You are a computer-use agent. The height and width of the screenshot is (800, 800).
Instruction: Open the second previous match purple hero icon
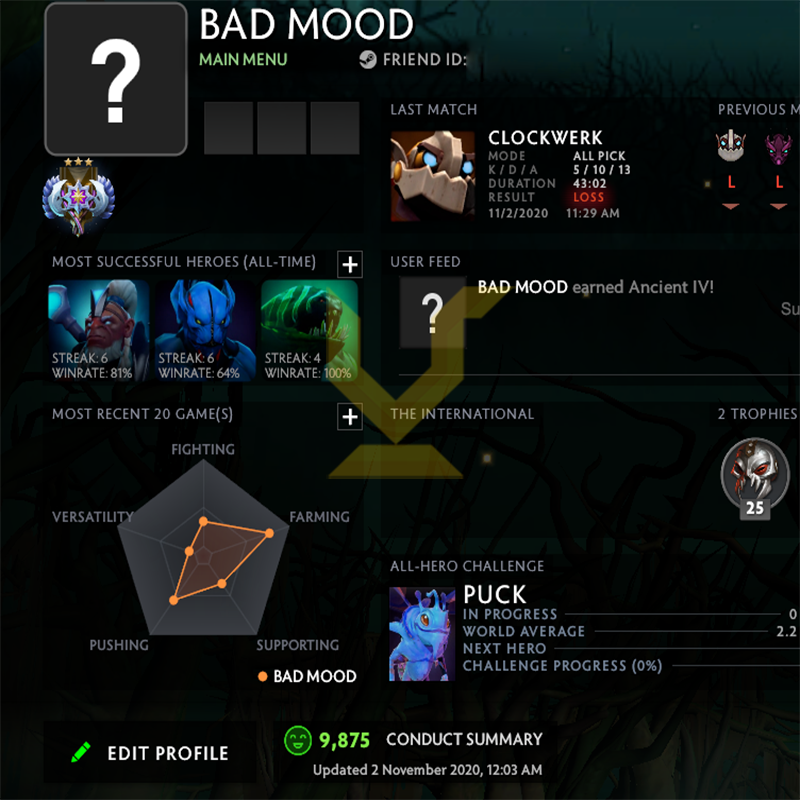[x=778, y=148]
